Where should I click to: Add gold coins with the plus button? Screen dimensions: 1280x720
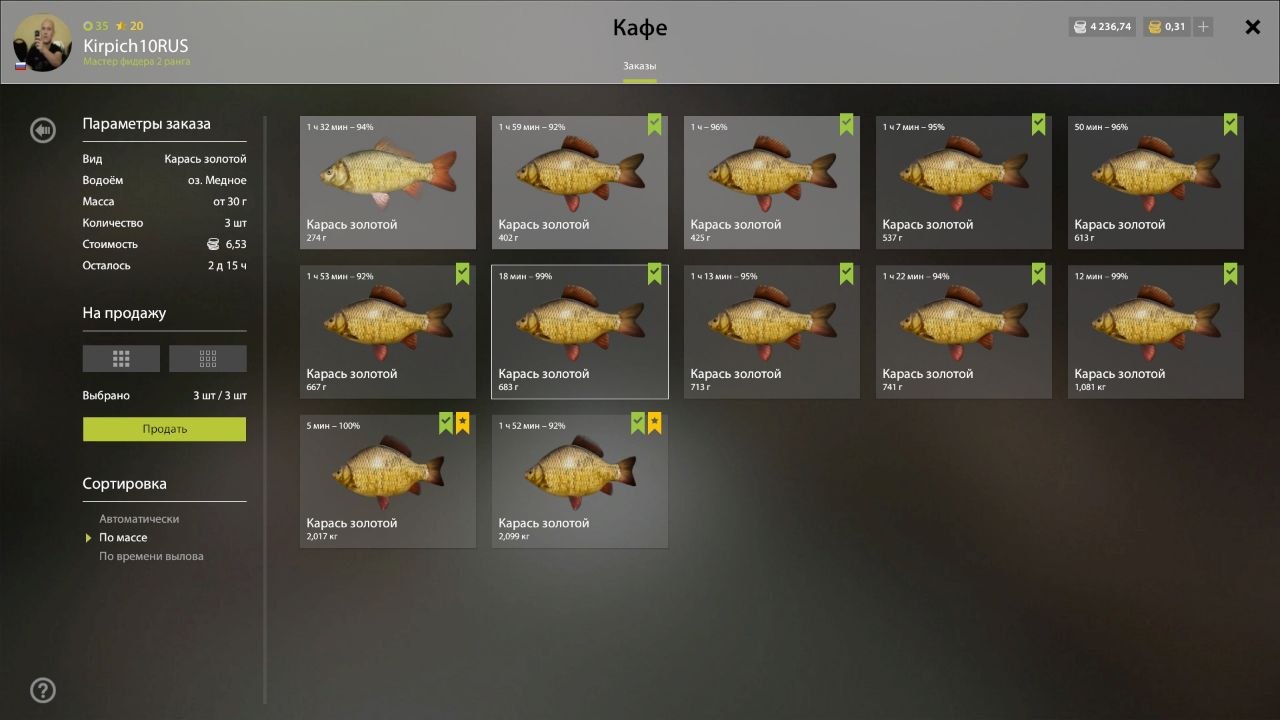point(1203,27)
